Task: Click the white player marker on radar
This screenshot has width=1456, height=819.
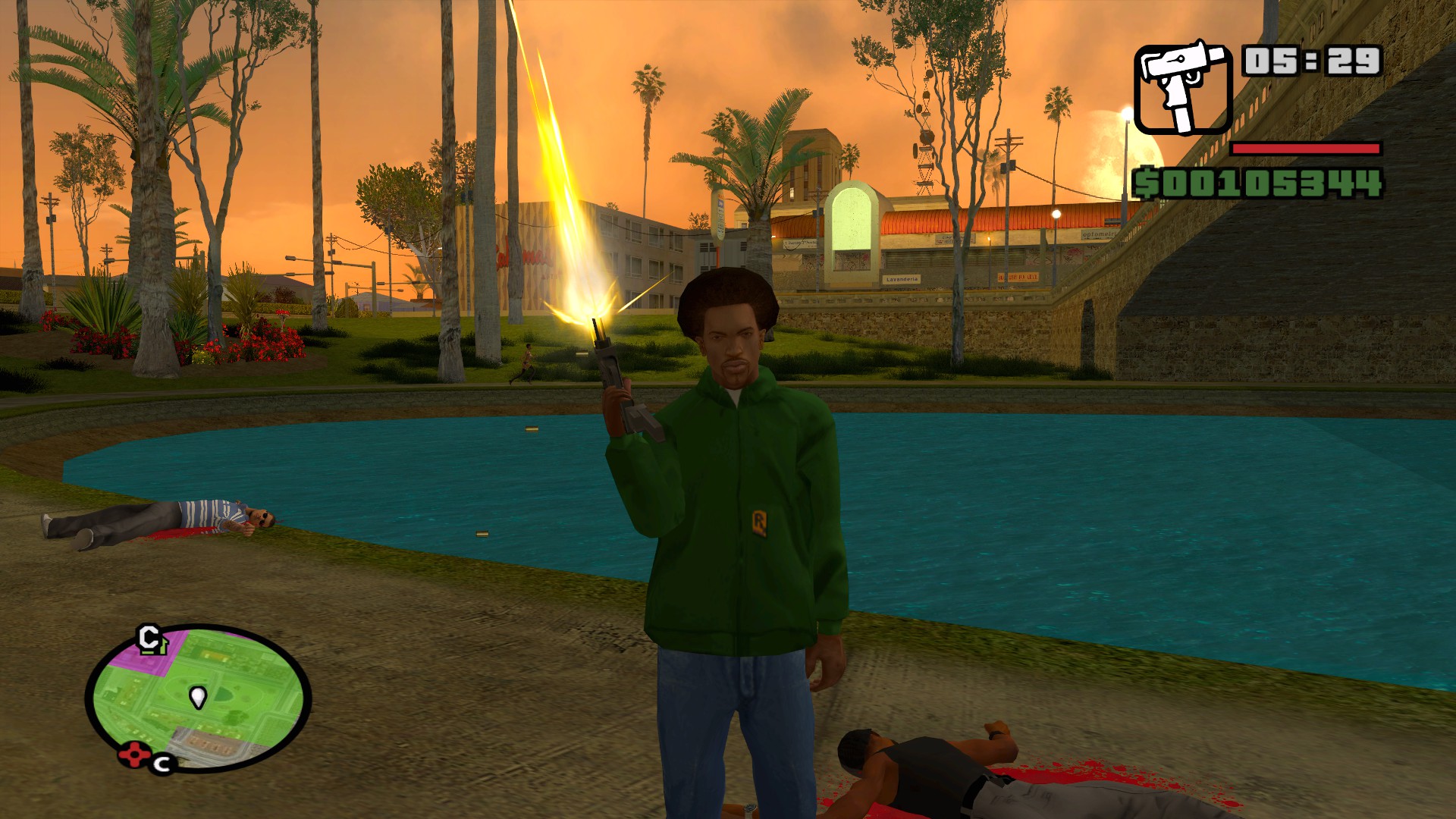Action: point(198,696)
